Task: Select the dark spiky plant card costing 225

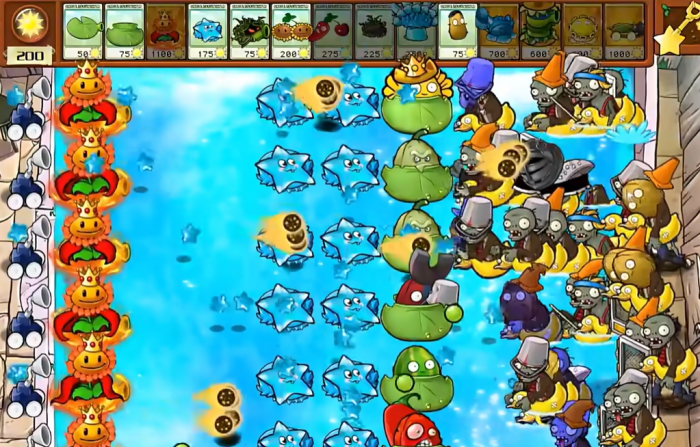Action: click(373, 30)
